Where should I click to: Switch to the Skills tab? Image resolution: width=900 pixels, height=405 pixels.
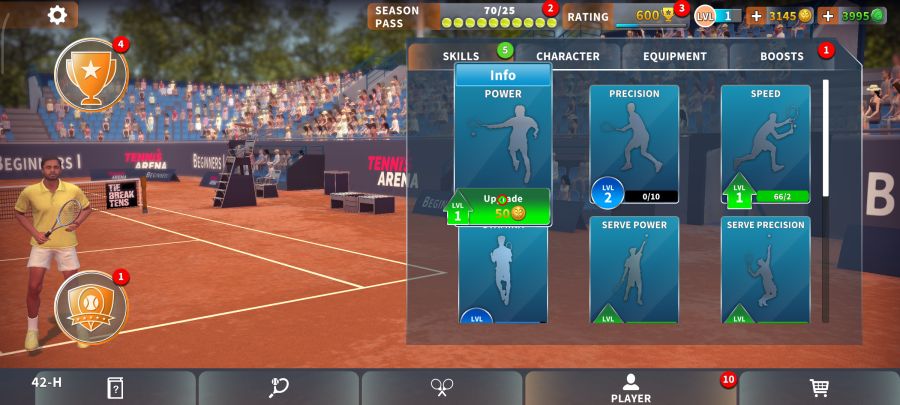coord(461,56)
